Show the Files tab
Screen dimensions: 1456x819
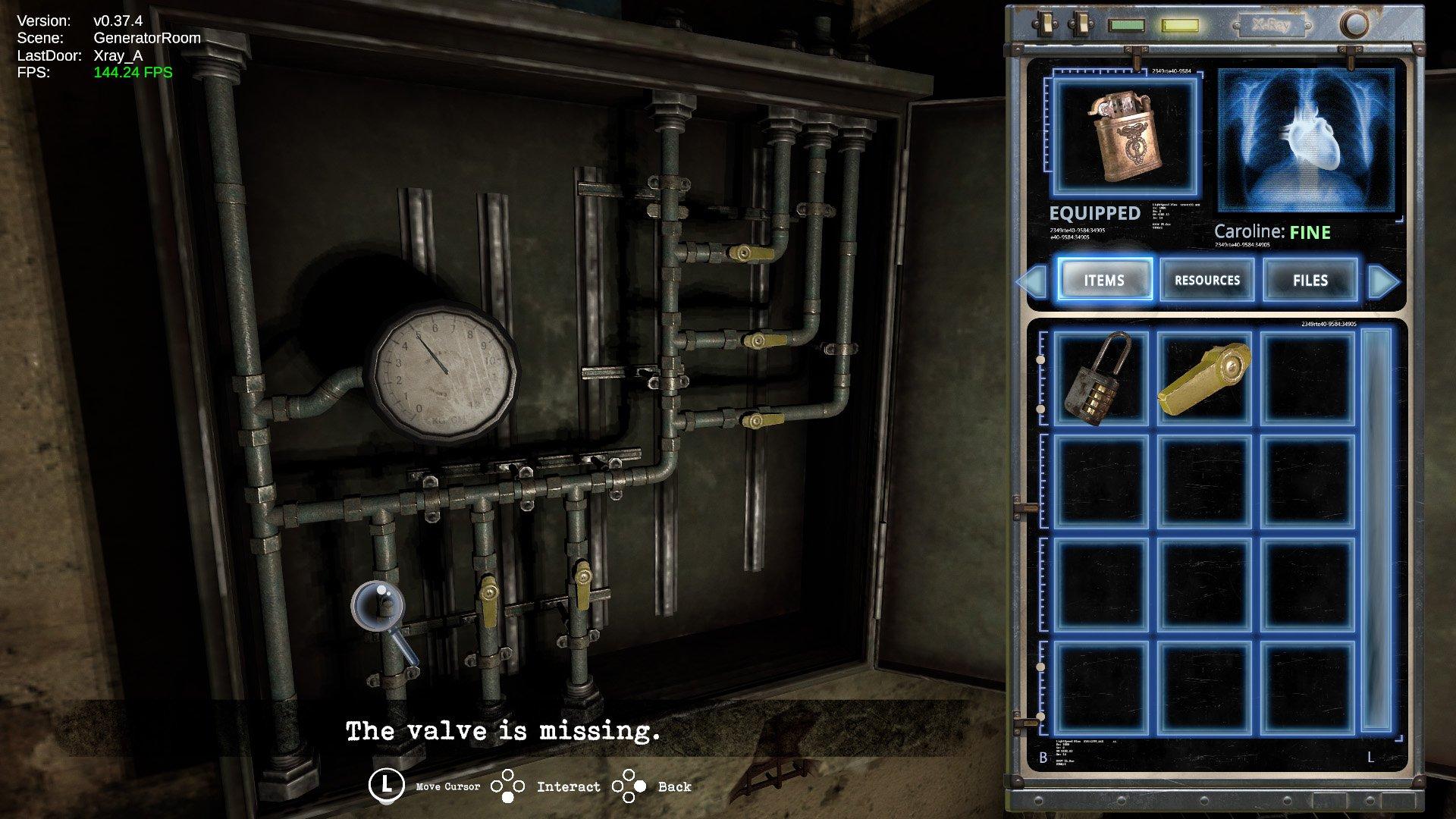click(x=1310, y=280)
